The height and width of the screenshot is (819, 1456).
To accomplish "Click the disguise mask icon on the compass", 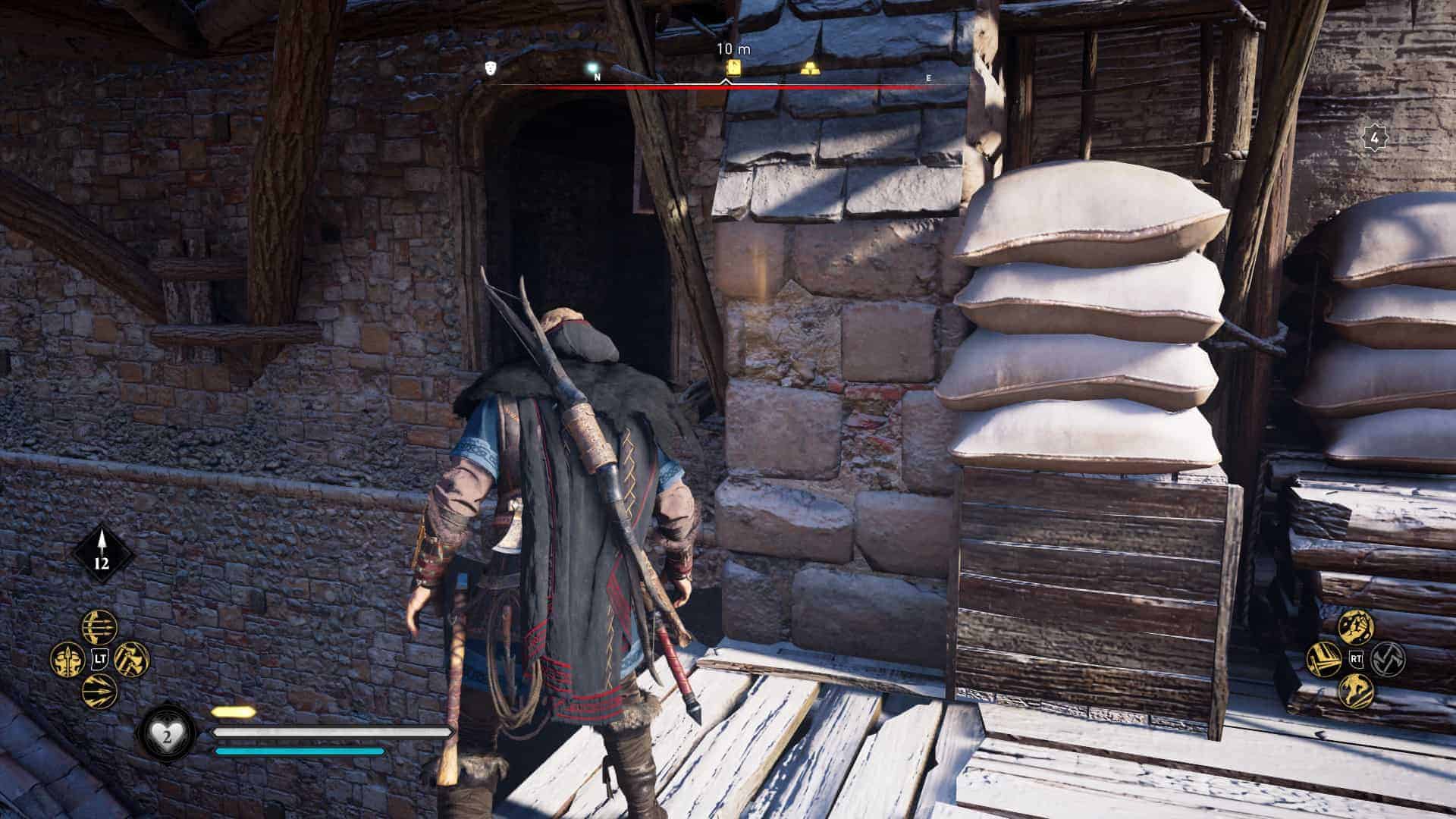I will tap(490, 67).
